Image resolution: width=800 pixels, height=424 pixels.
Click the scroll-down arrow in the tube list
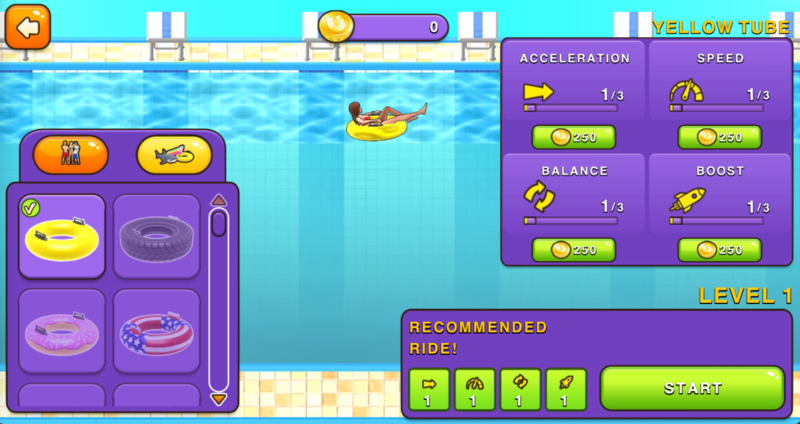218,399
